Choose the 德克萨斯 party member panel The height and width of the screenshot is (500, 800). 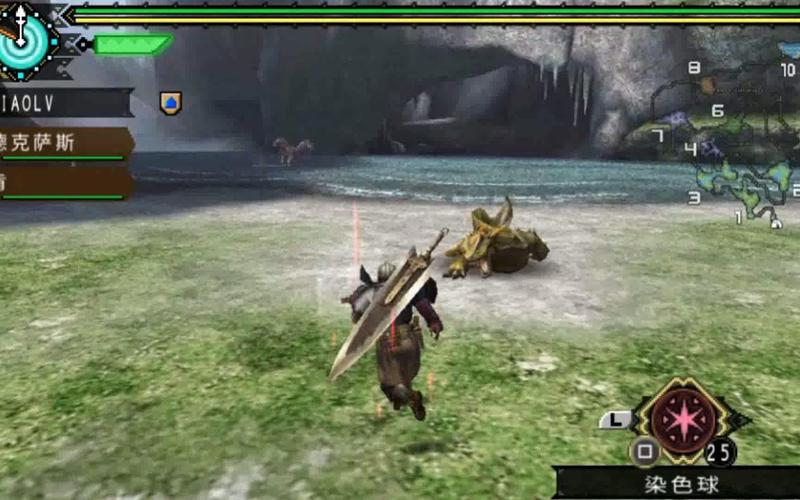point(64,142)
